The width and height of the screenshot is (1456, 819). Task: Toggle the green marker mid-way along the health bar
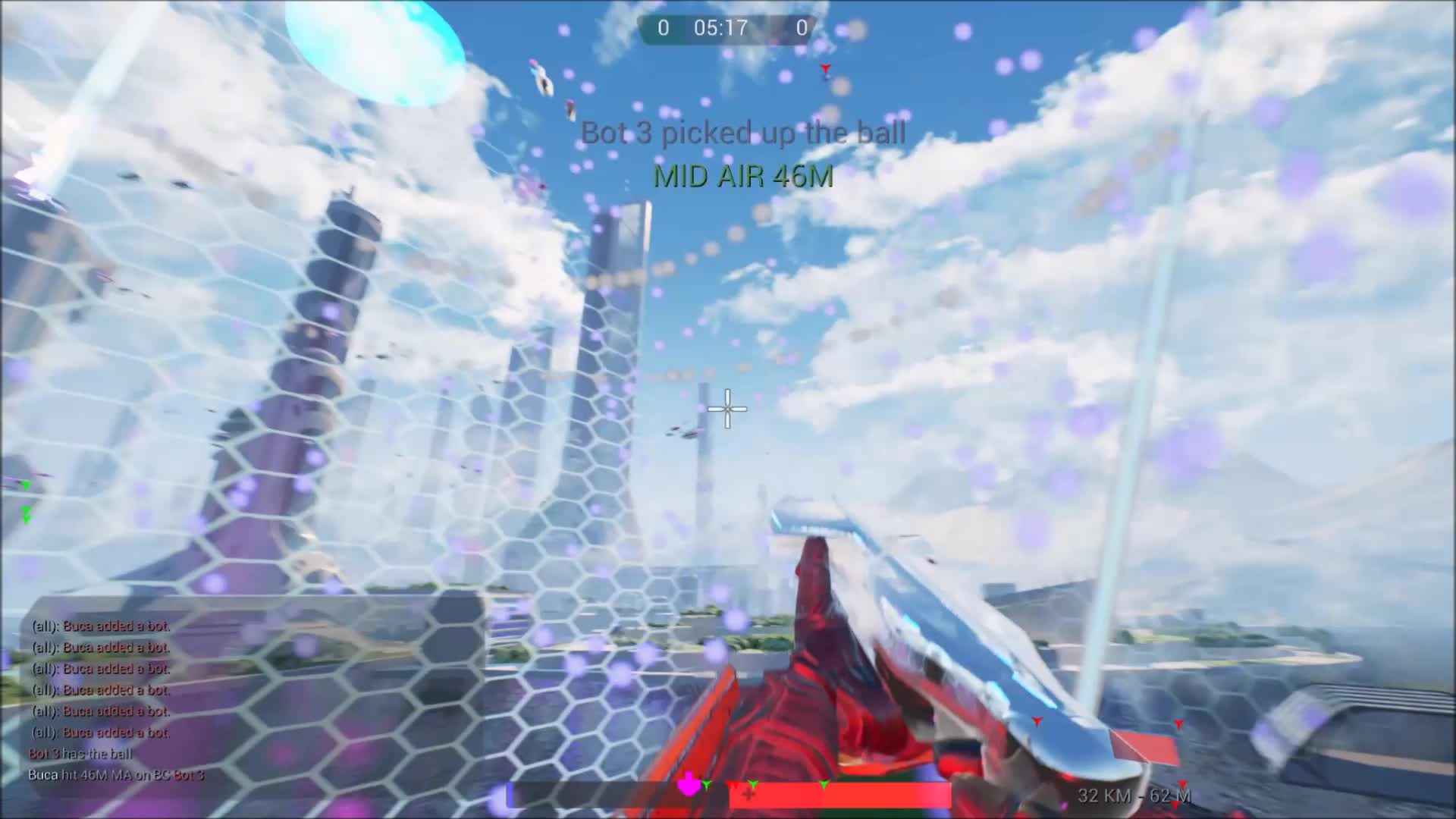click(824, 786)
